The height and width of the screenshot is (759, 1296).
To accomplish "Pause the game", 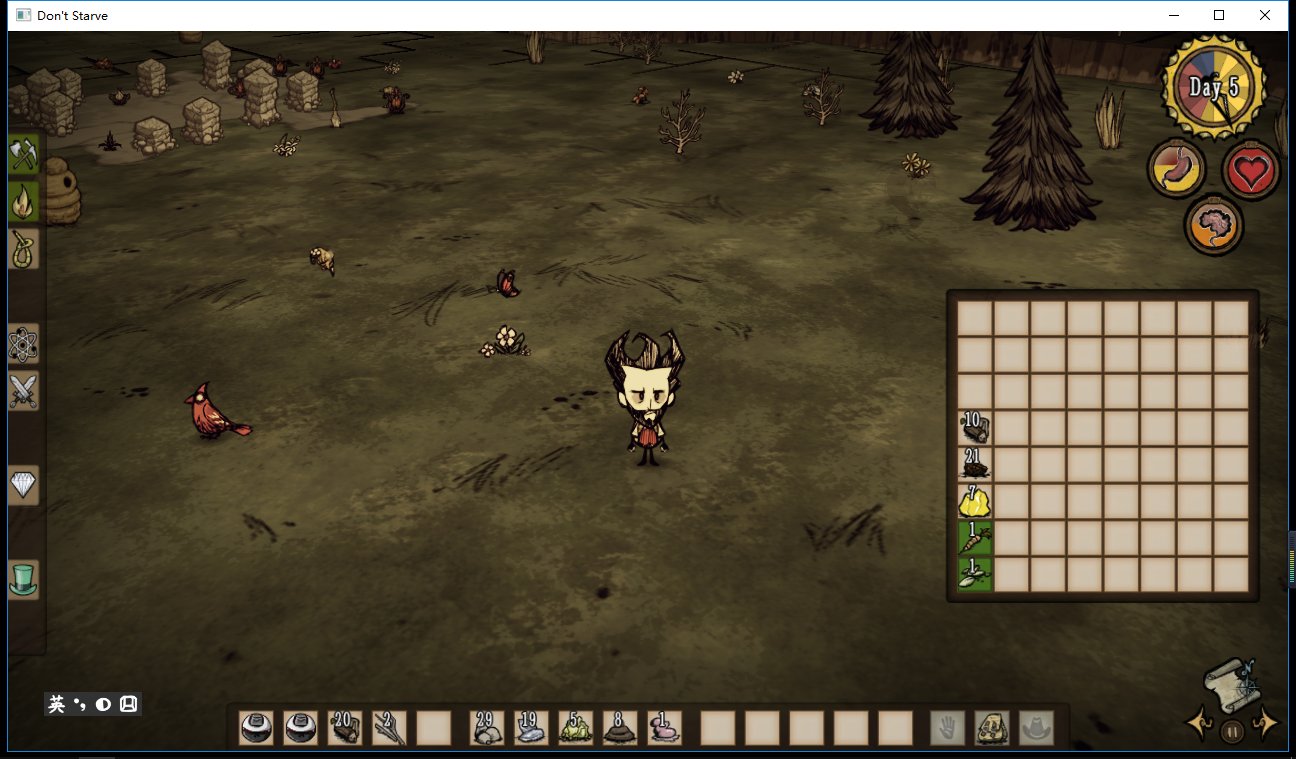I will 1232,731.
